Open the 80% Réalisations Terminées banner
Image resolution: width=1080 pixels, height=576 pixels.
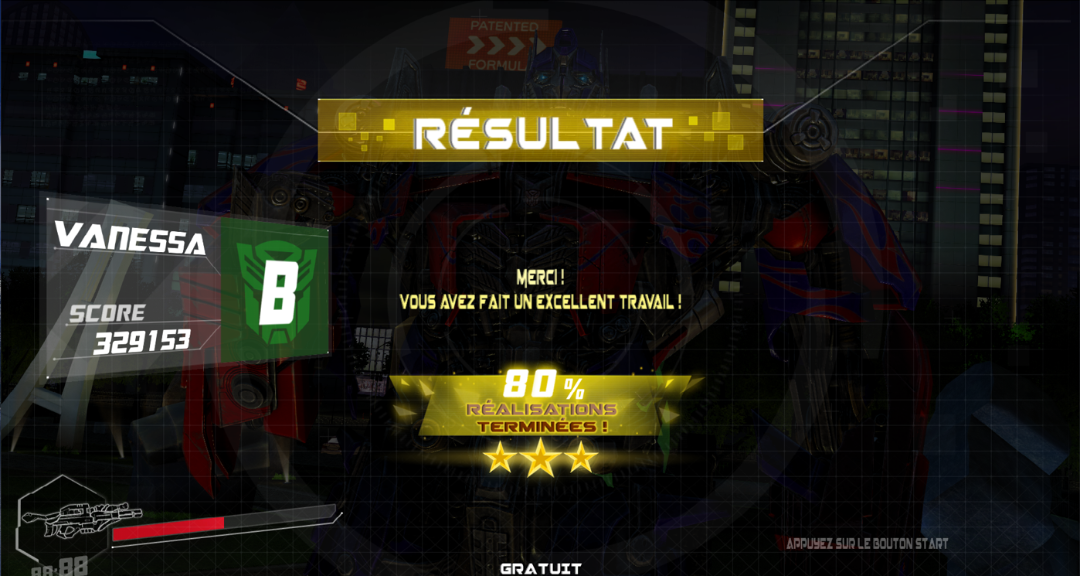coord(541,405)
